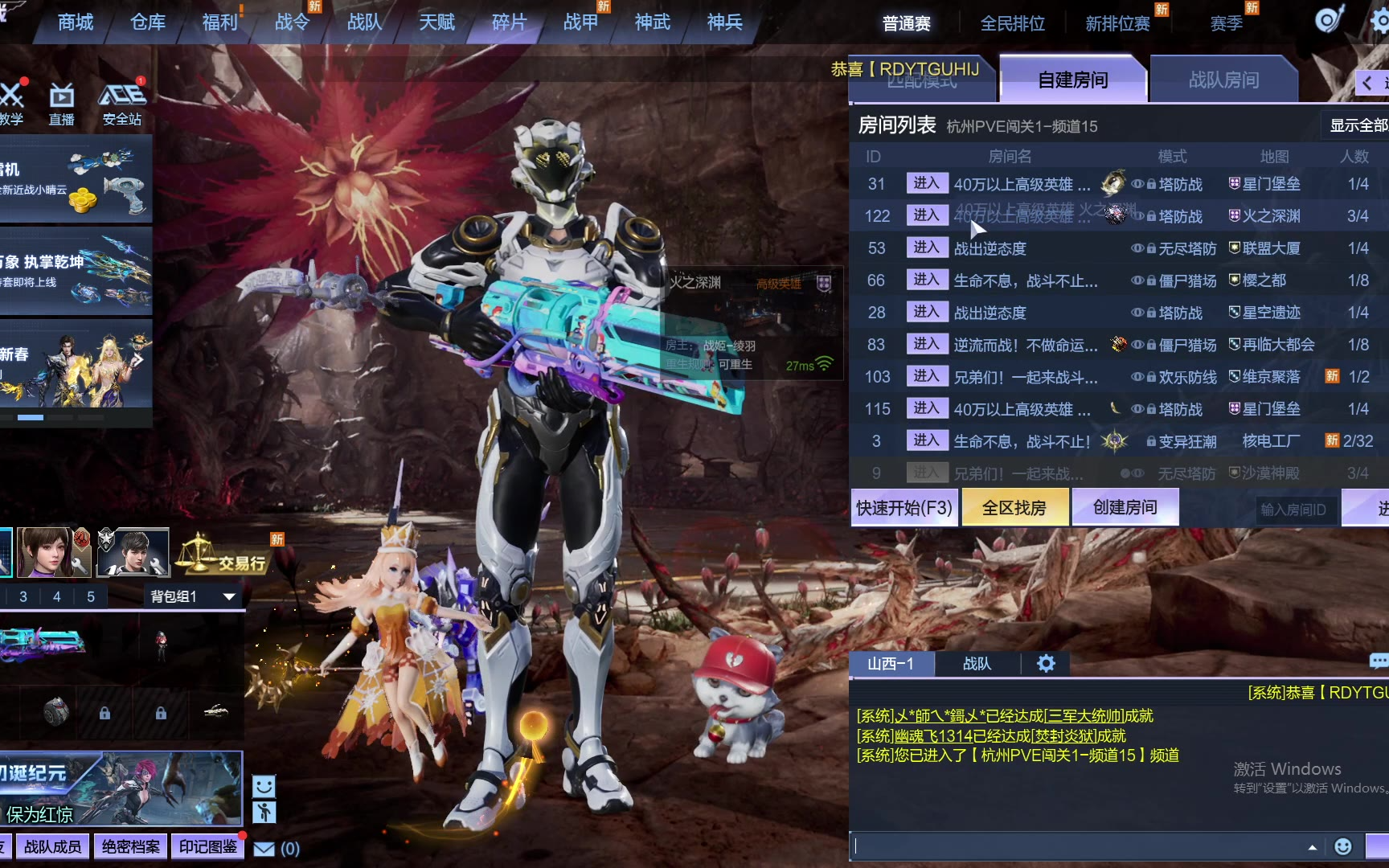Go to the 天赋 talent page
This screenshot has width=1389, height=868.
click(x=436, y=23)
